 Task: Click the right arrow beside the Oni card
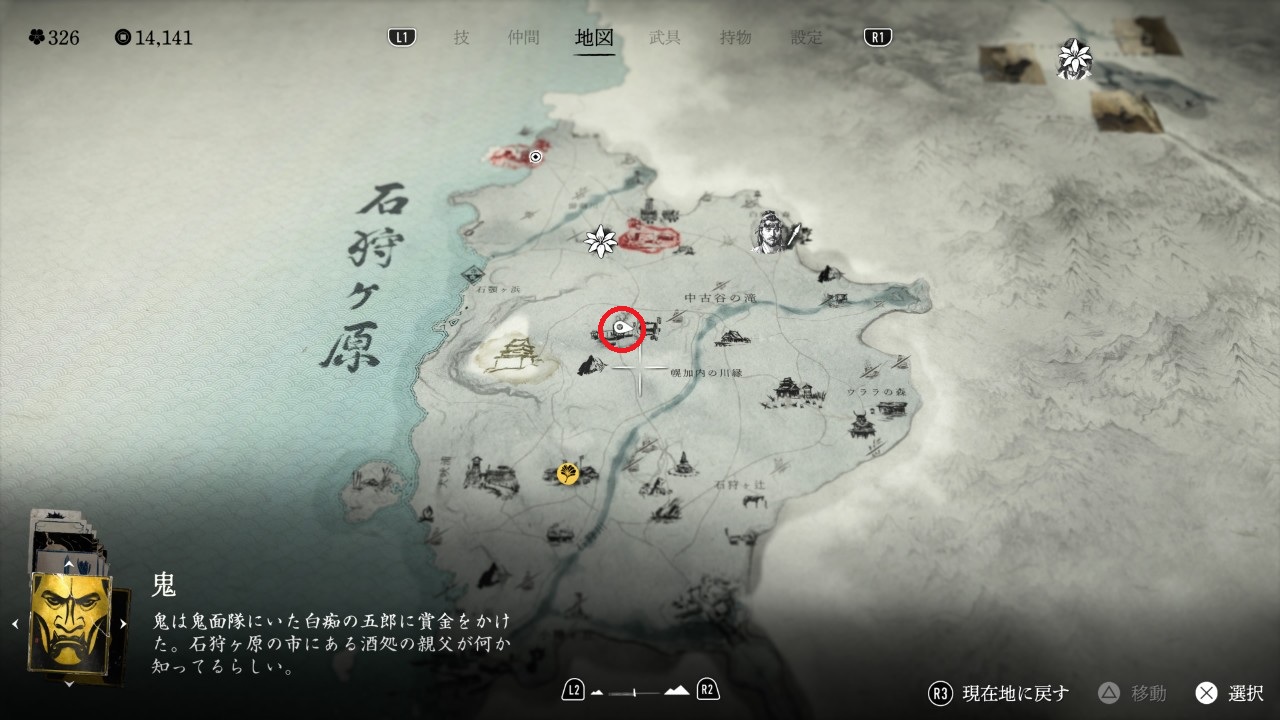click(123, 624)
